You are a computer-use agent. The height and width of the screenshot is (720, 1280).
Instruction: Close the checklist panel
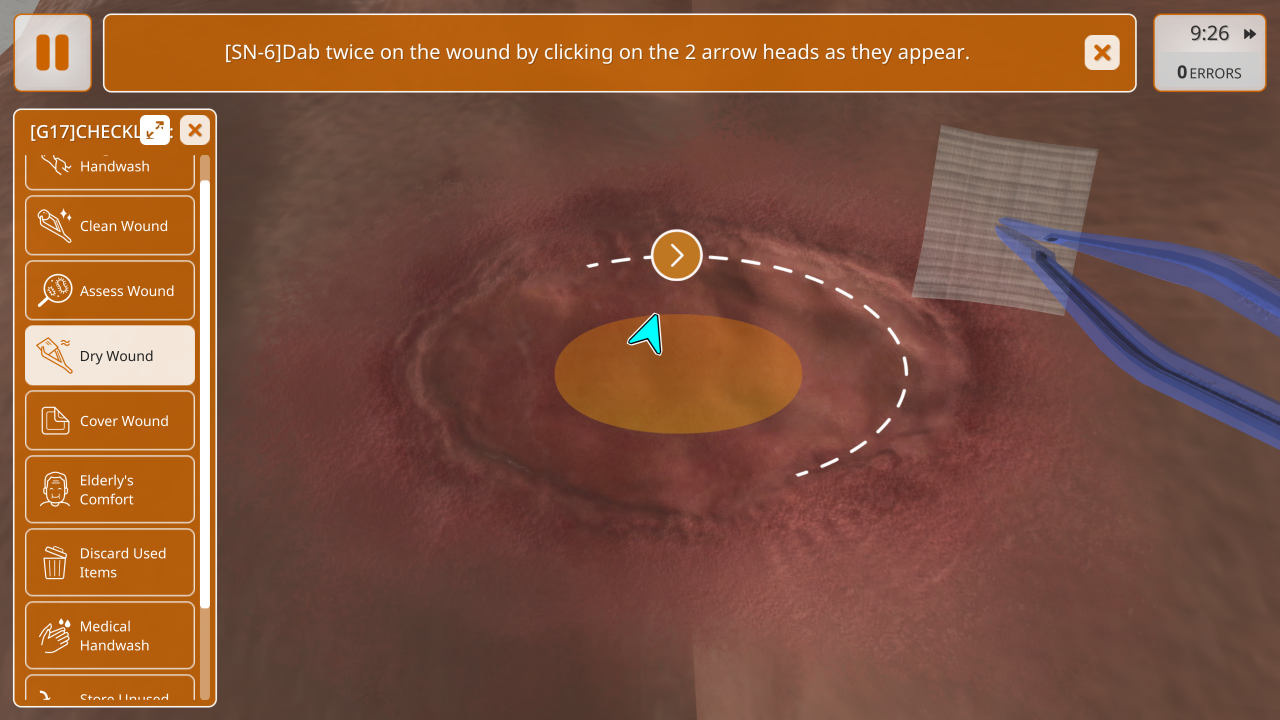point(195,130)
